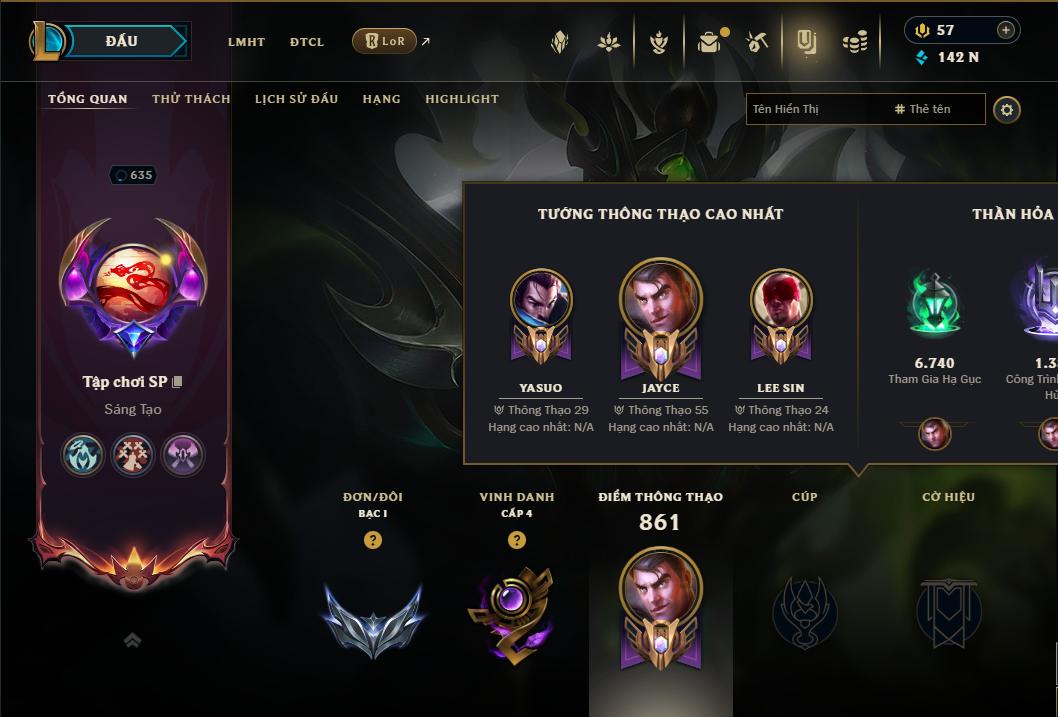Switch to the THỬ THÁCH tab
This screenshot has width=1058, height=717.
tap(191, 99)
